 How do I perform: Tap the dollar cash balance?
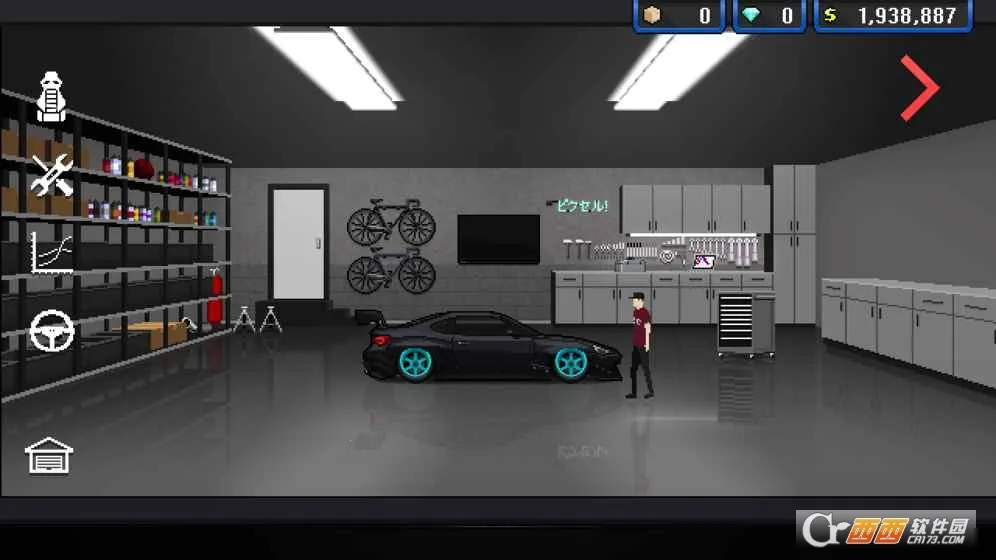(893, 16)
